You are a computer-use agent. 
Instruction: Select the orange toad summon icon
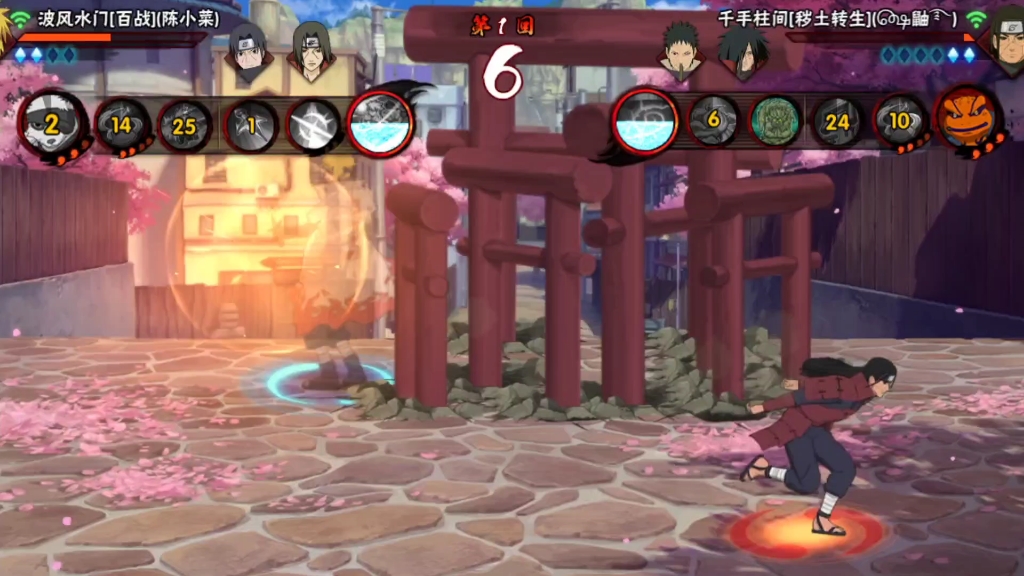(966, 119)
